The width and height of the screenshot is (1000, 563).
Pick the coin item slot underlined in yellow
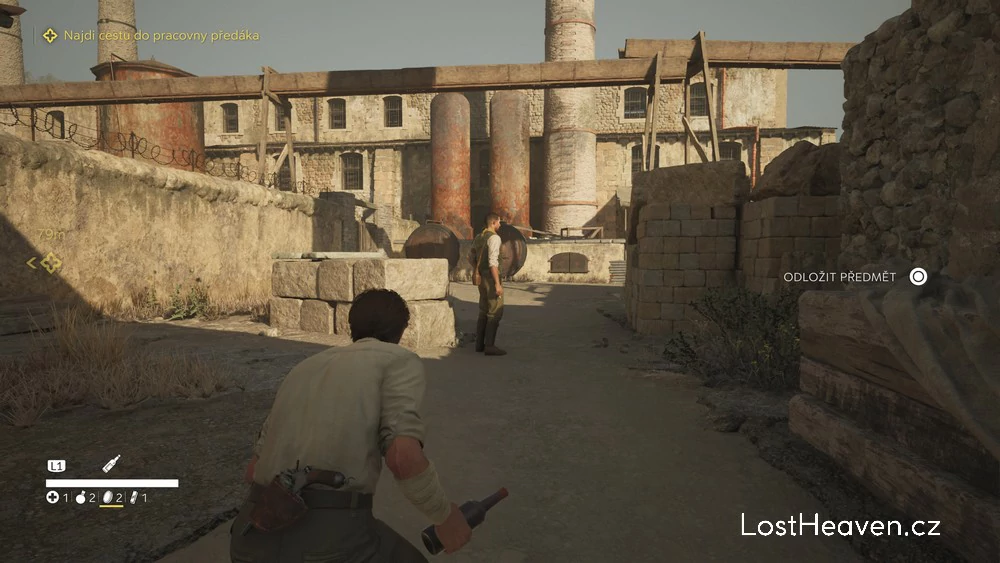click(108, 497)
